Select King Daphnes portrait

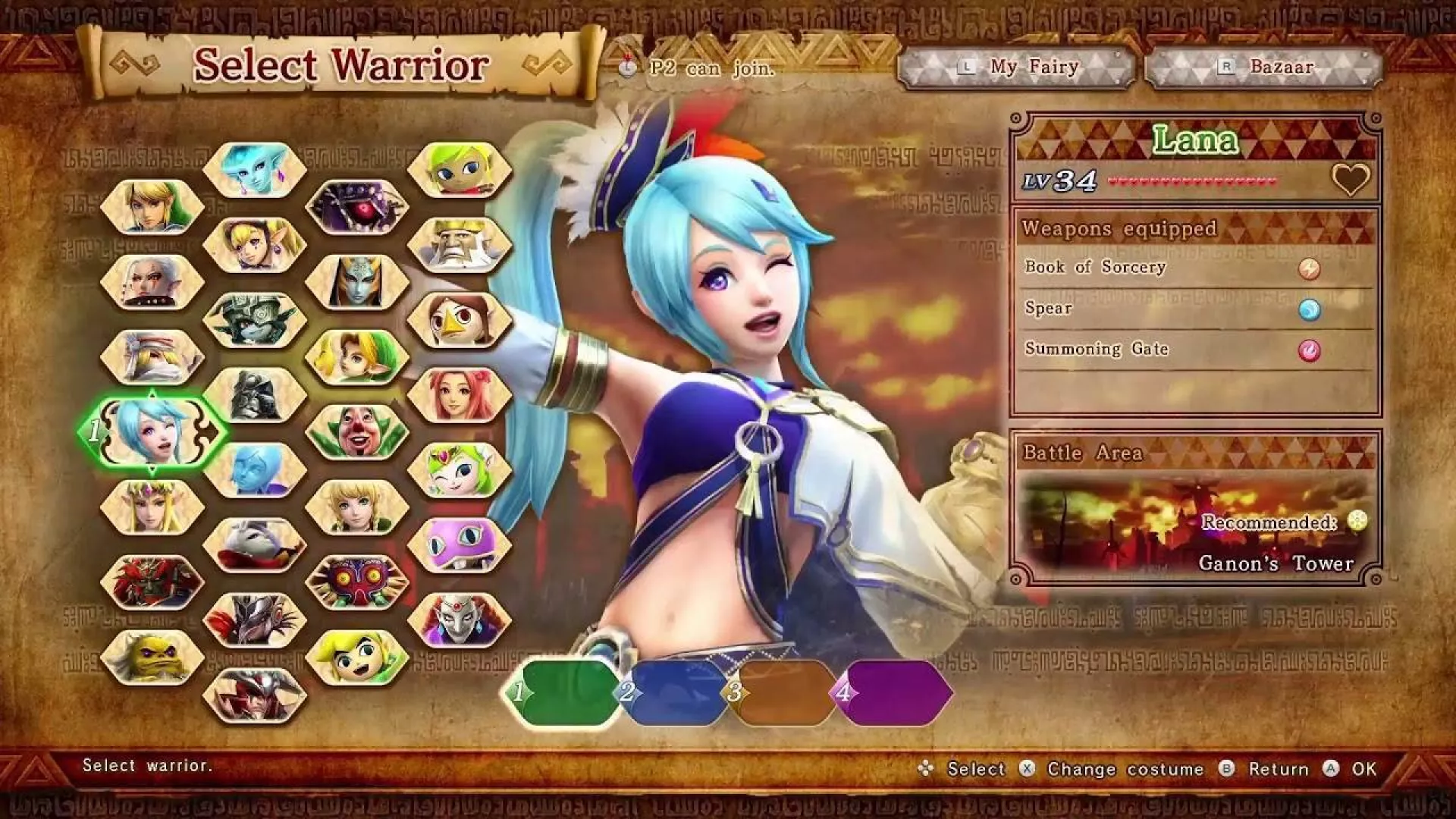pos(460,244)
